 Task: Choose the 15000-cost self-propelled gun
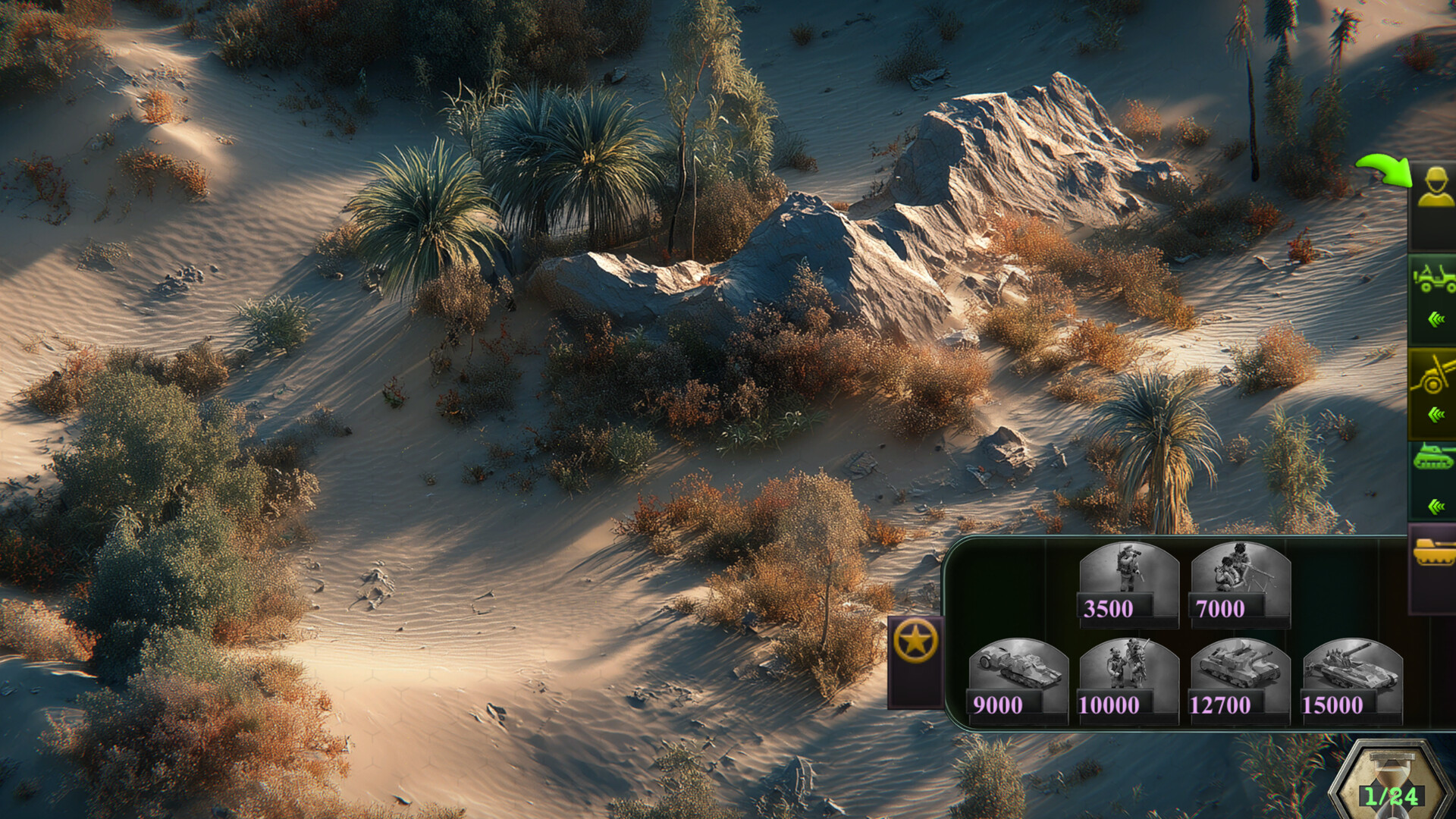pyautogui.click(x=1351, y=680)
